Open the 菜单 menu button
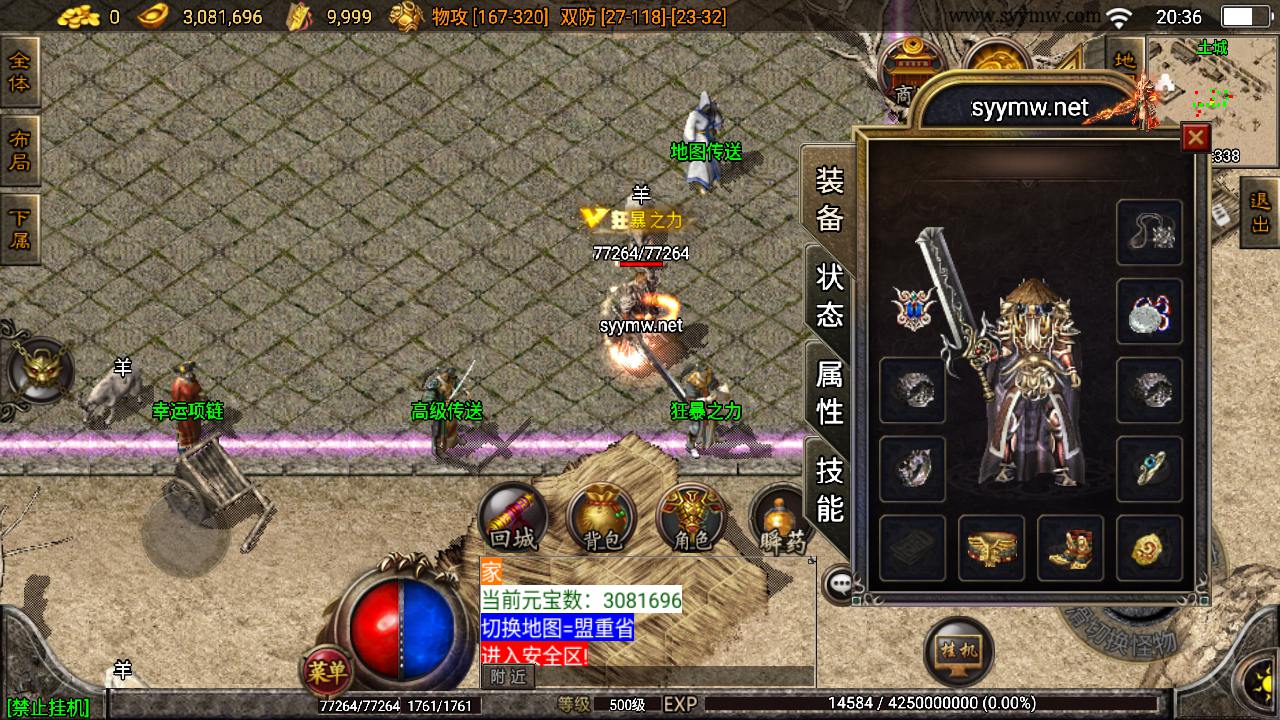 coord(326,673)
